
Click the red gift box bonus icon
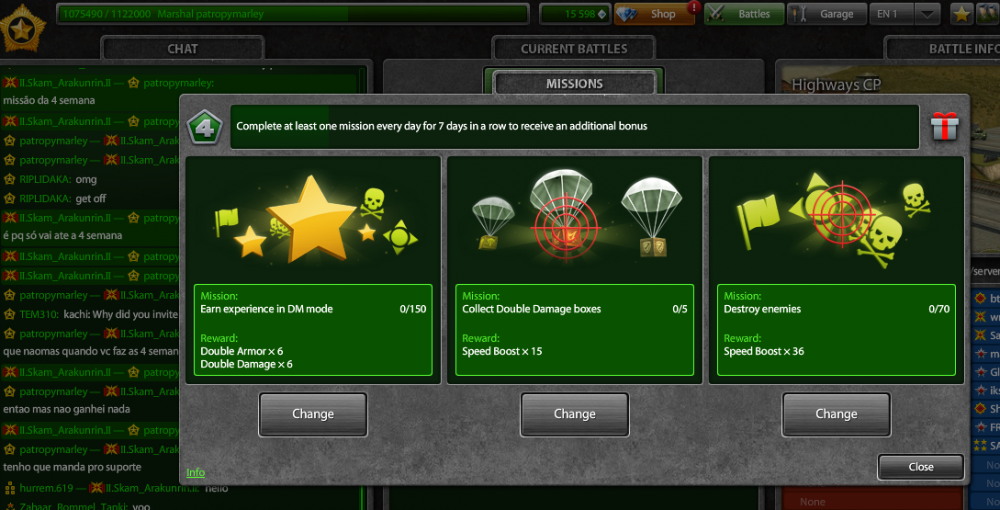click(944, 127)
